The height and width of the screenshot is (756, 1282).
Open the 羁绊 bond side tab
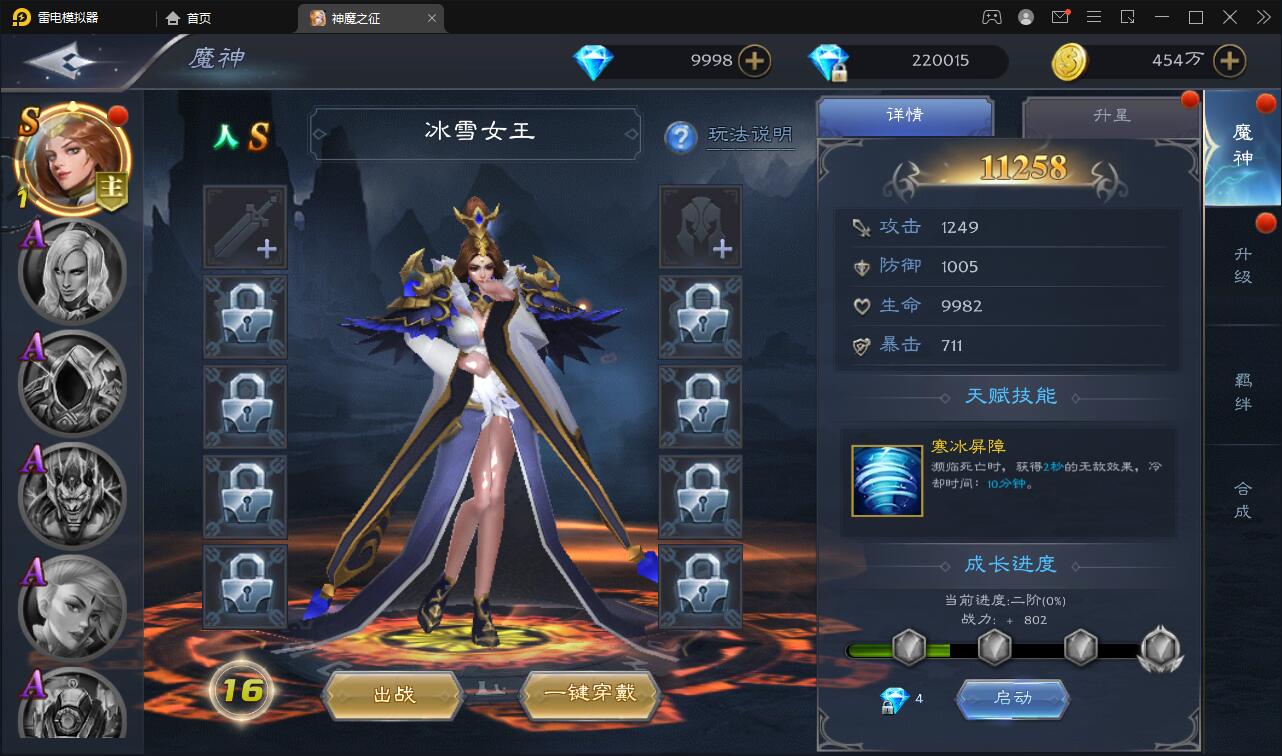coord(1243,391)
